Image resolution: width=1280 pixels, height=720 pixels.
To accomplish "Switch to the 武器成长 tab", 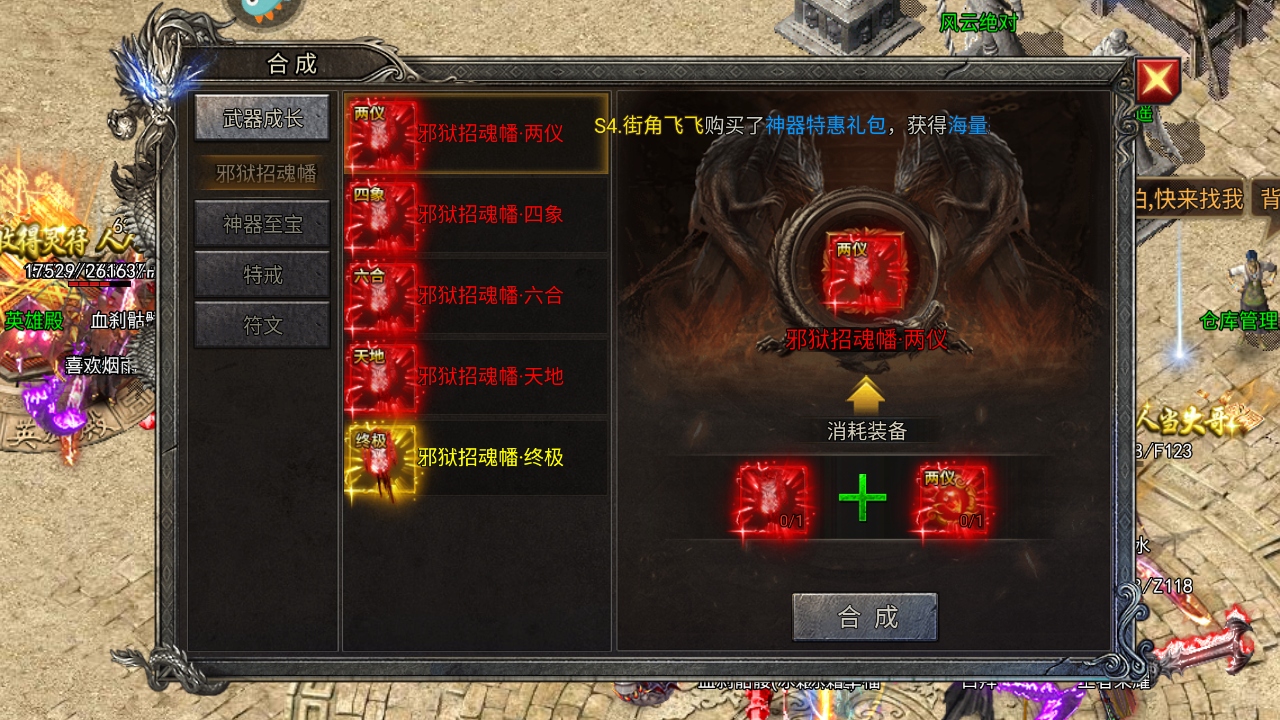I will pos(263,118).
